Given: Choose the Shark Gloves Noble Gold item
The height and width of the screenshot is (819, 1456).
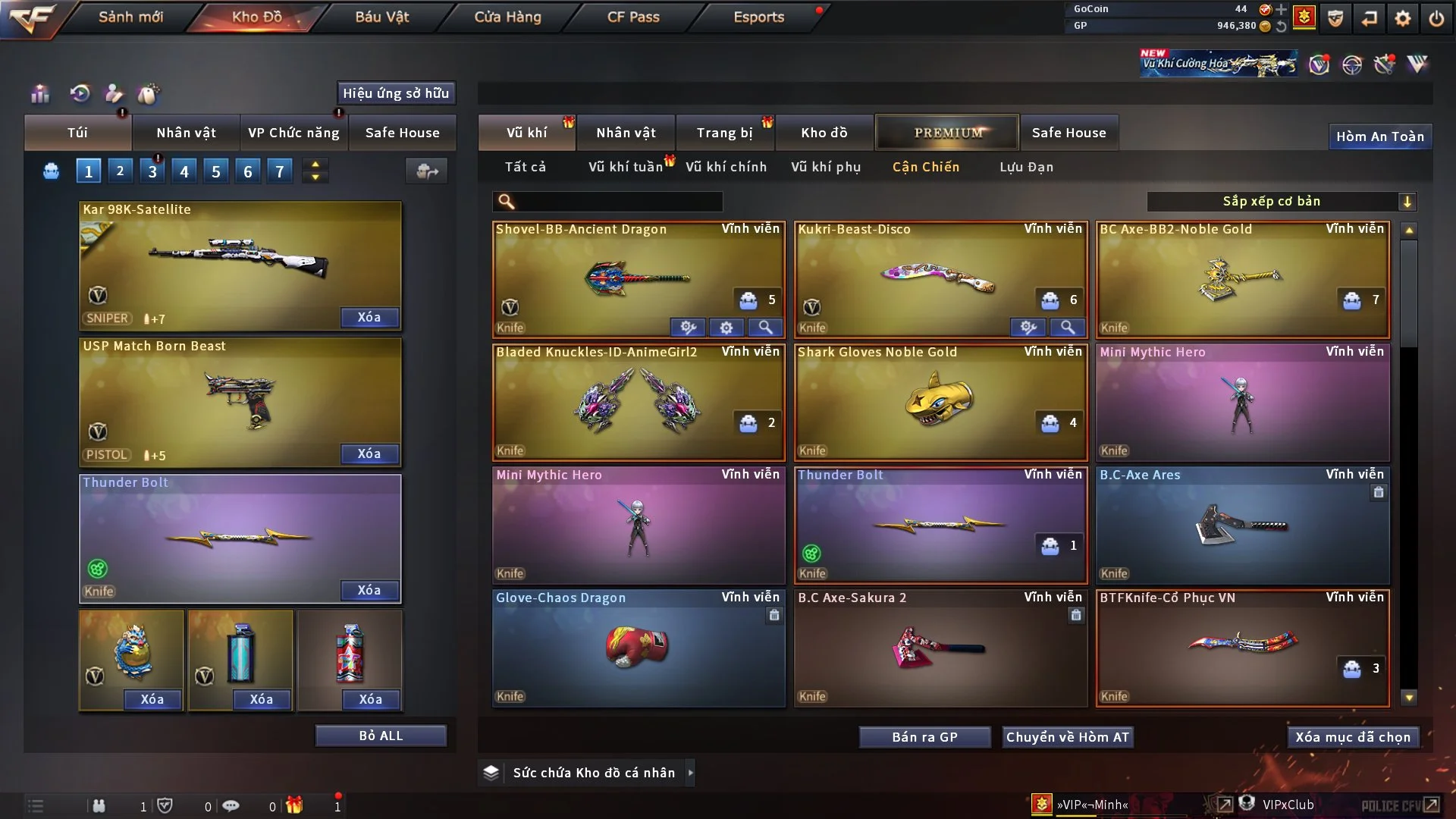Looking at the screenshot, I should pyautogui.click(x=939, y=402).
